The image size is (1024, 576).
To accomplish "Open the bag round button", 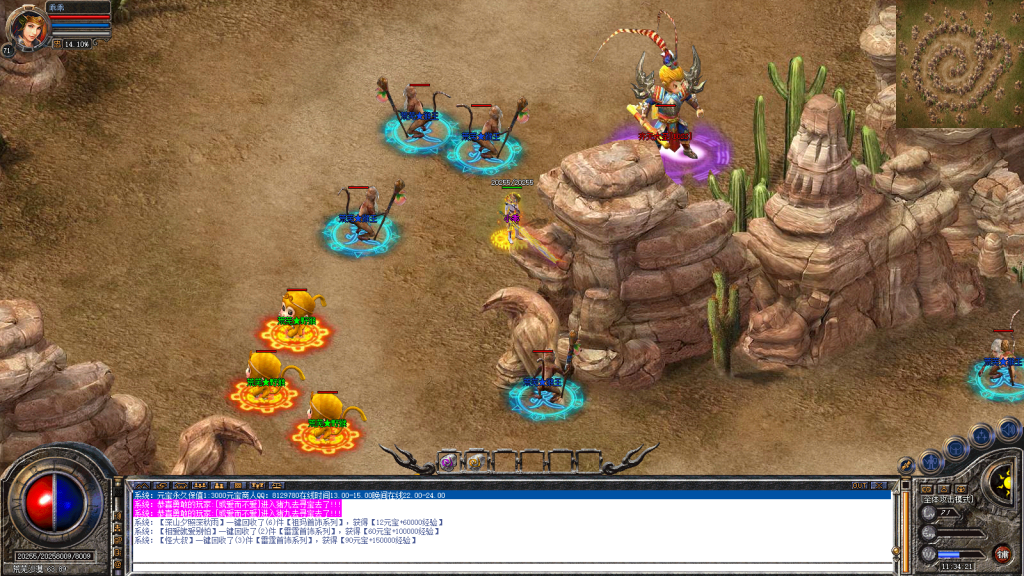I will tap(957, 446).
